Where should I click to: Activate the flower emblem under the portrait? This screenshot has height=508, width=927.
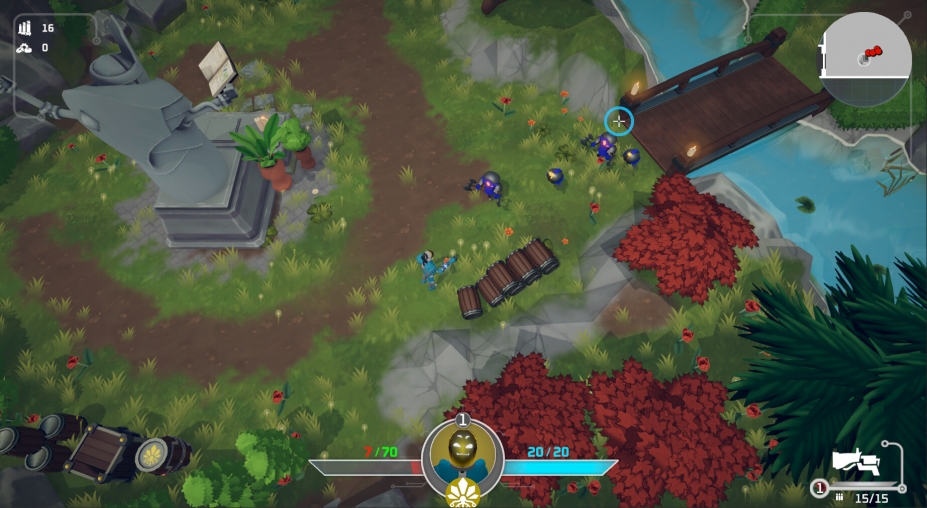pyautogui.click(x=462, y=492)
